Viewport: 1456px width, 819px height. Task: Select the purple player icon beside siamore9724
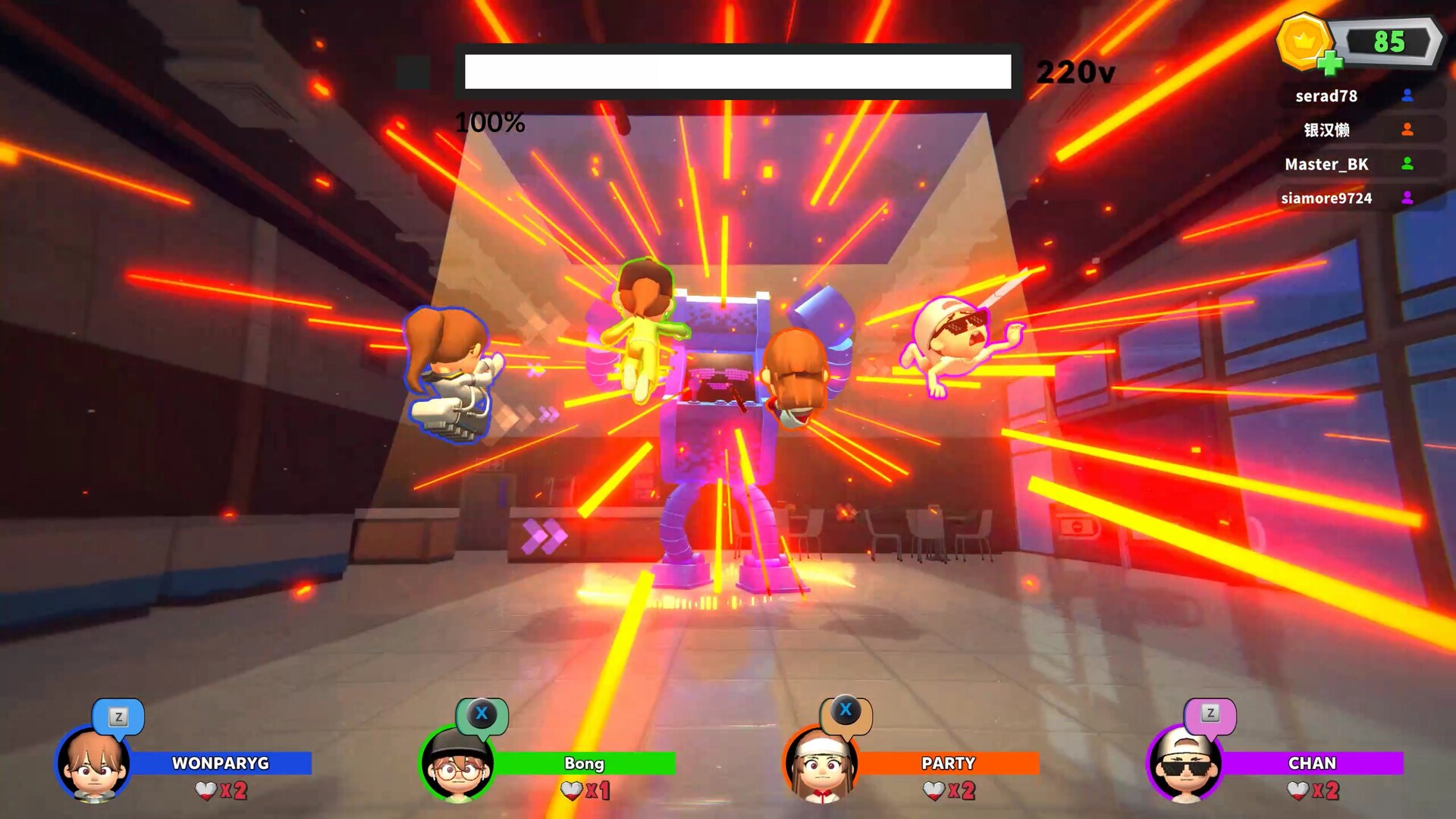(1407, 198)
